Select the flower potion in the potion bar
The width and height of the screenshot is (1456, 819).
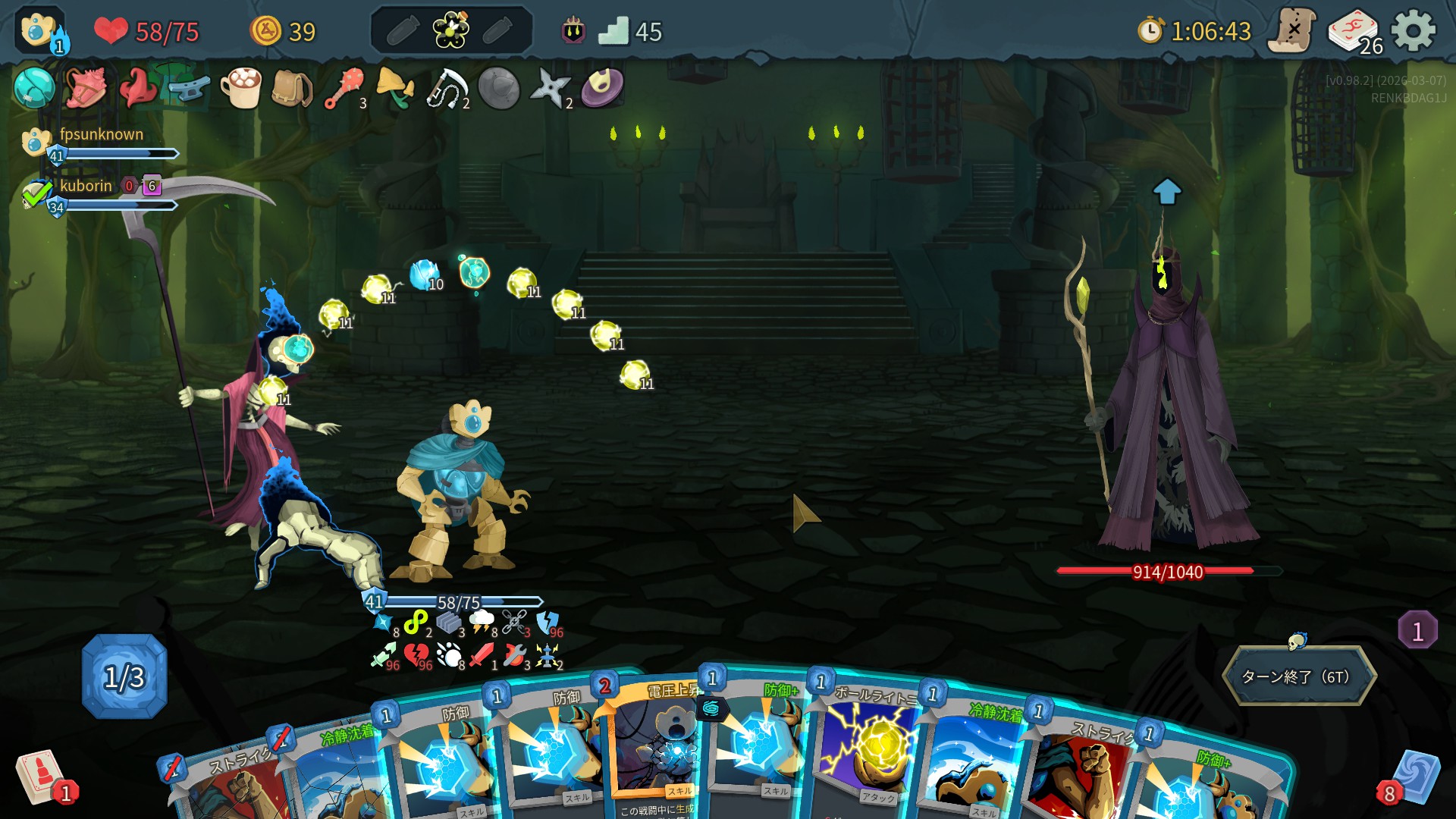pos(450,31)
